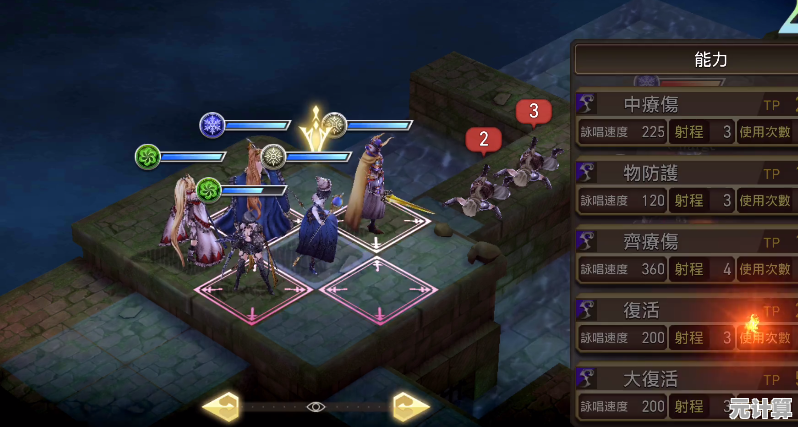Image resolution: width=798 pixels, height=427 pixels.
Task: Select the empty pink-outlined grid tile
Action: click(376, 291)
